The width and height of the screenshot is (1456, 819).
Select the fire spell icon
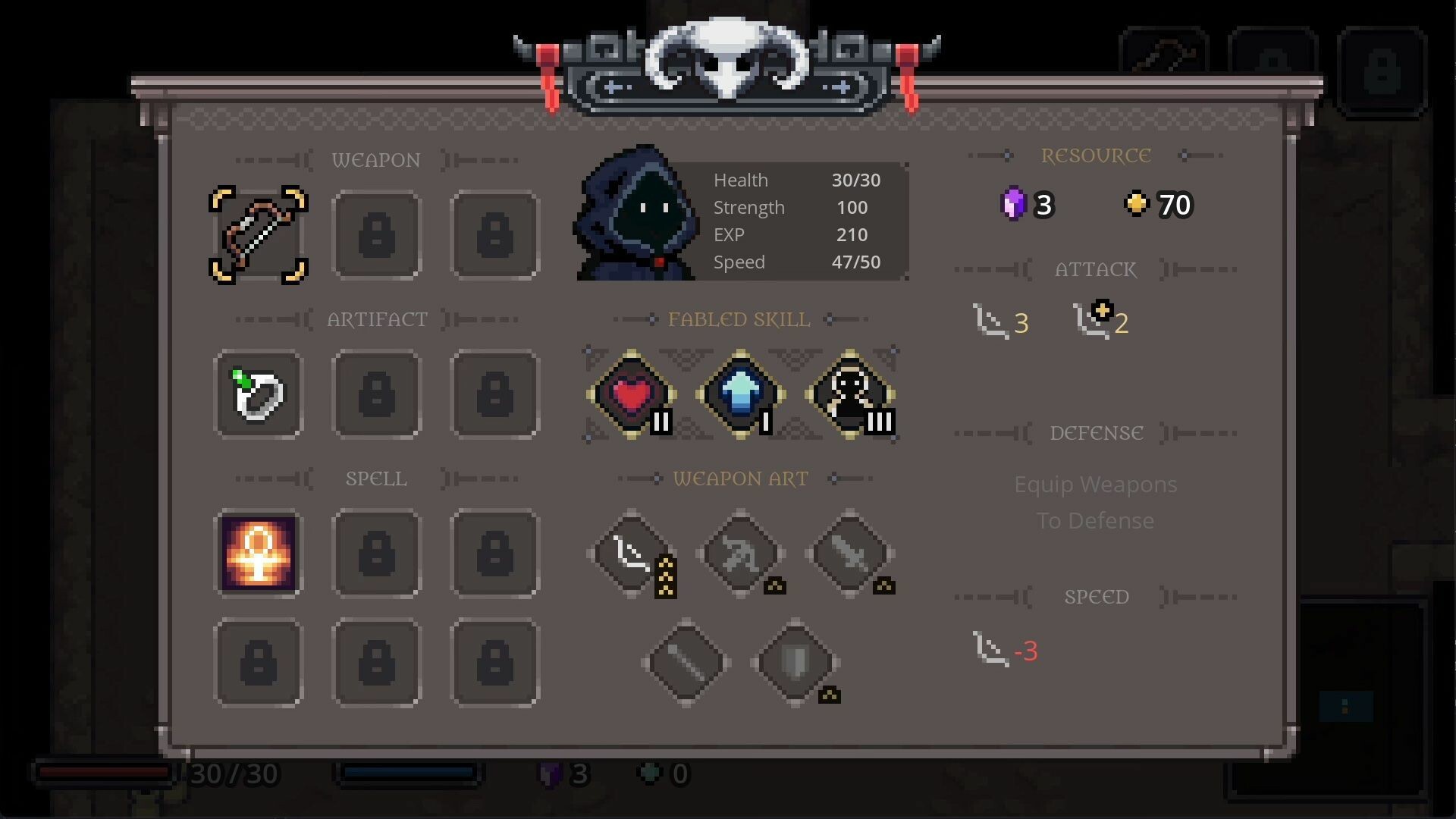259,554
